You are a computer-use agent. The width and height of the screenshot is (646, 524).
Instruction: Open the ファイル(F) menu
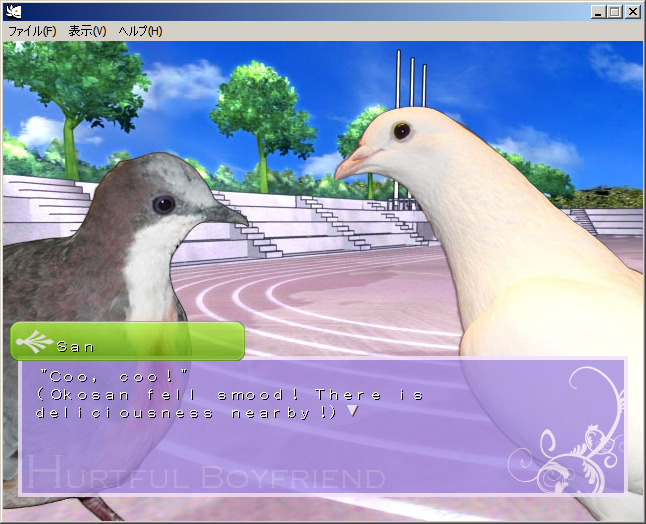[32, 31]
